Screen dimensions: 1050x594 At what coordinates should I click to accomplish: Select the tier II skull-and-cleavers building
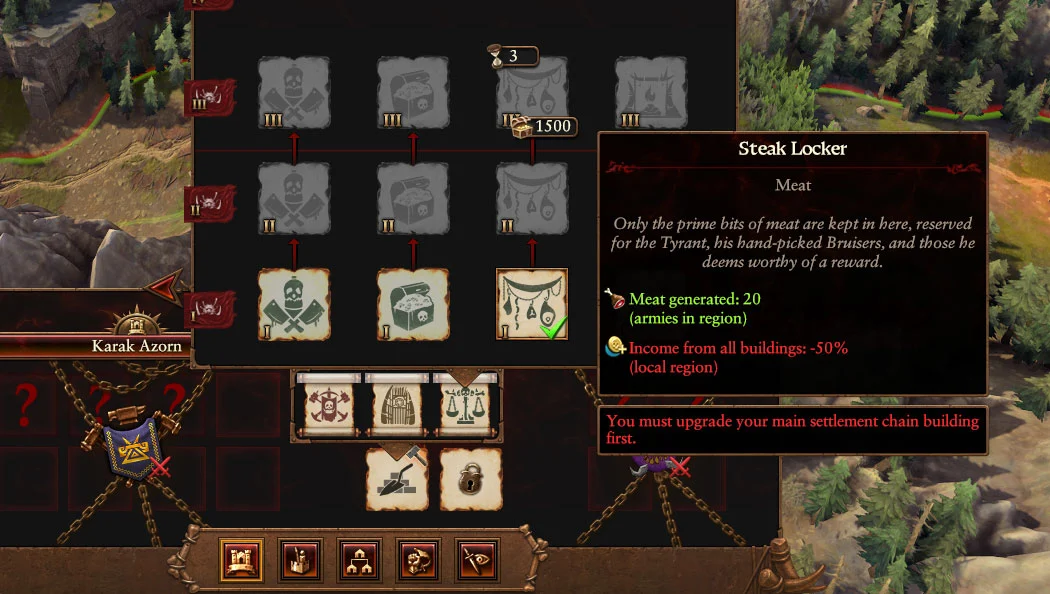(294, 199)
